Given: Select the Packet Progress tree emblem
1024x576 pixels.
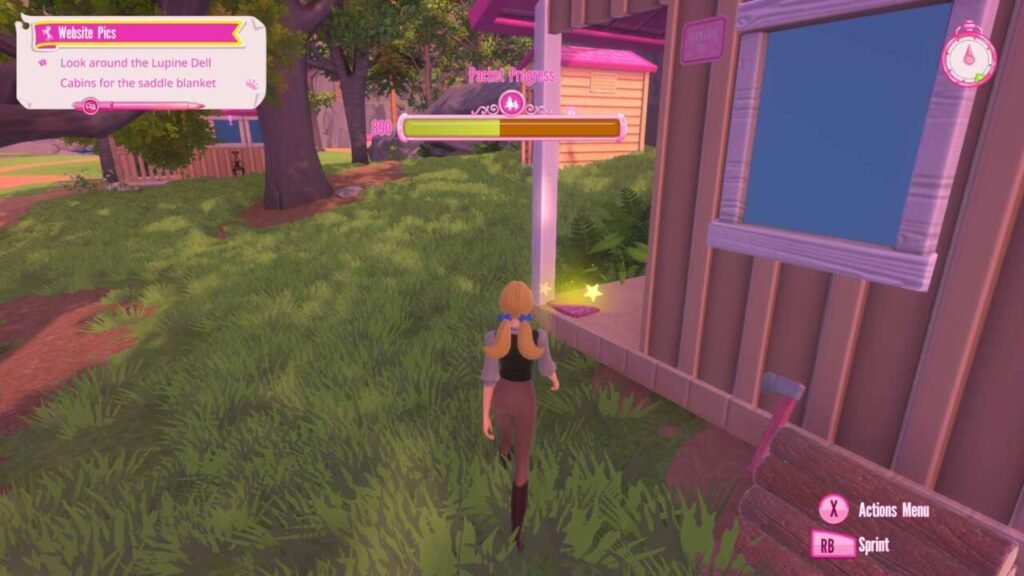Looking at the screenshot, I should [x=511, y=101].
